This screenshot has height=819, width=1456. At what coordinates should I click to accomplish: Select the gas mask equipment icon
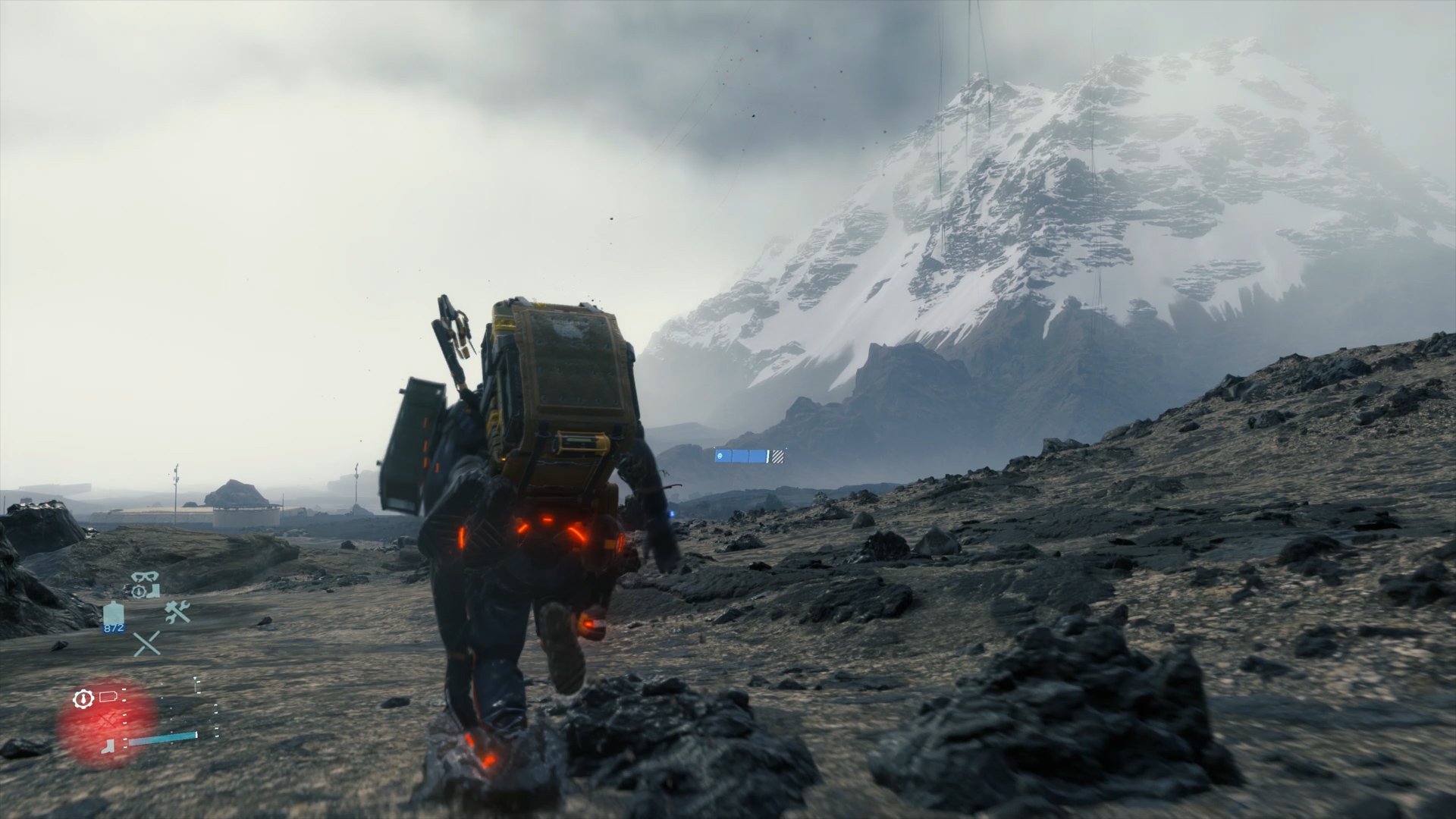(x=146, y=576)
